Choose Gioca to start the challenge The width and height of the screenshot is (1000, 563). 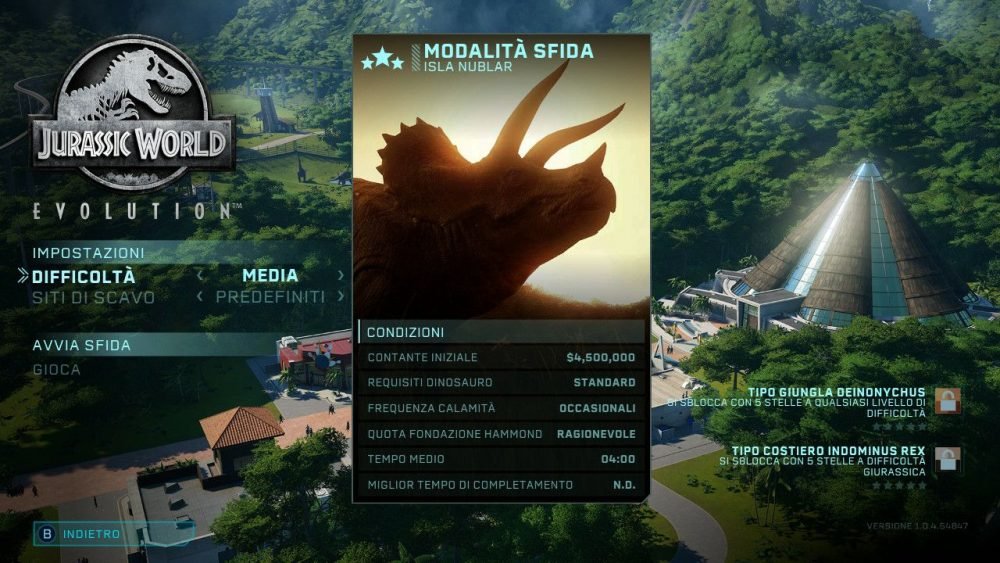[57, 369]
